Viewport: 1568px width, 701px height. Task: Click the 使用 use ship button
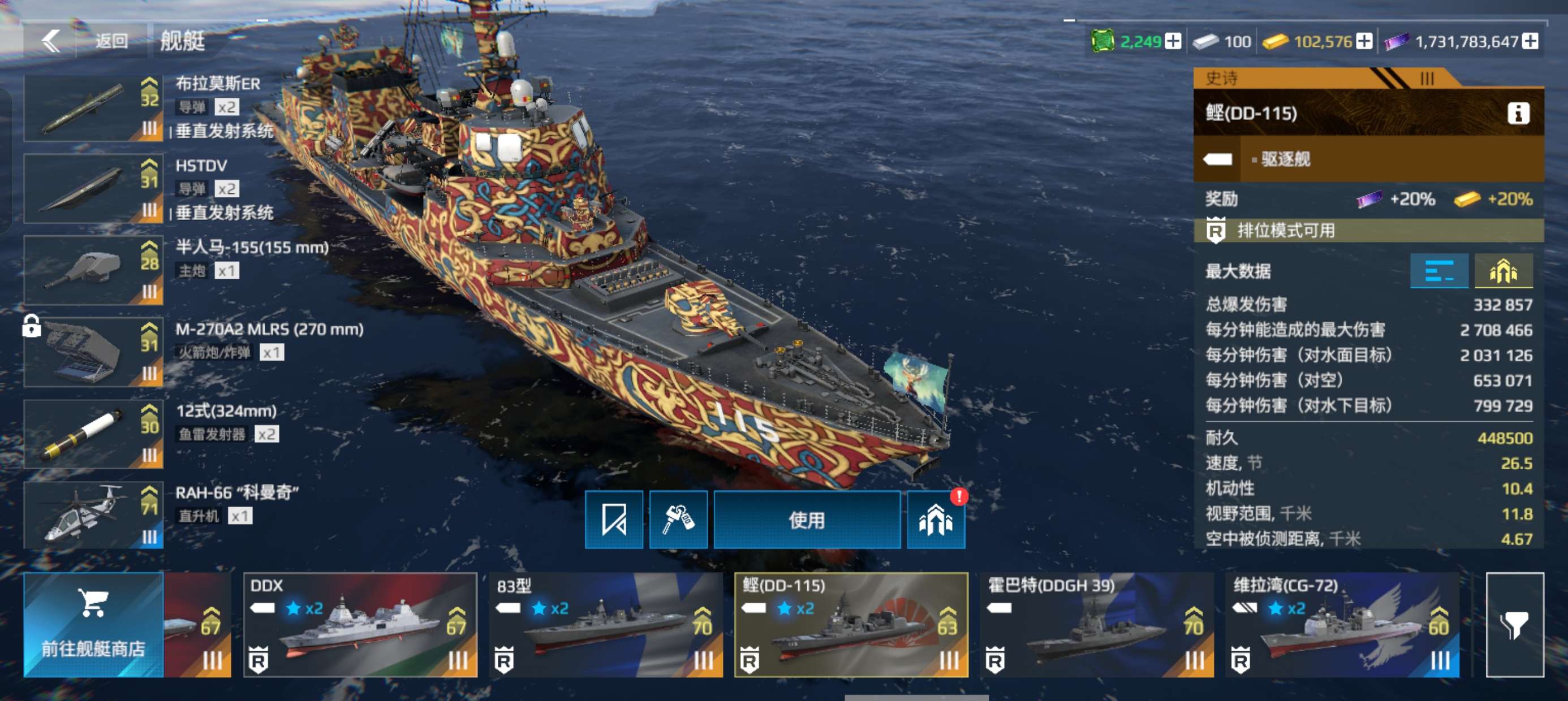(x=807, y=520)
